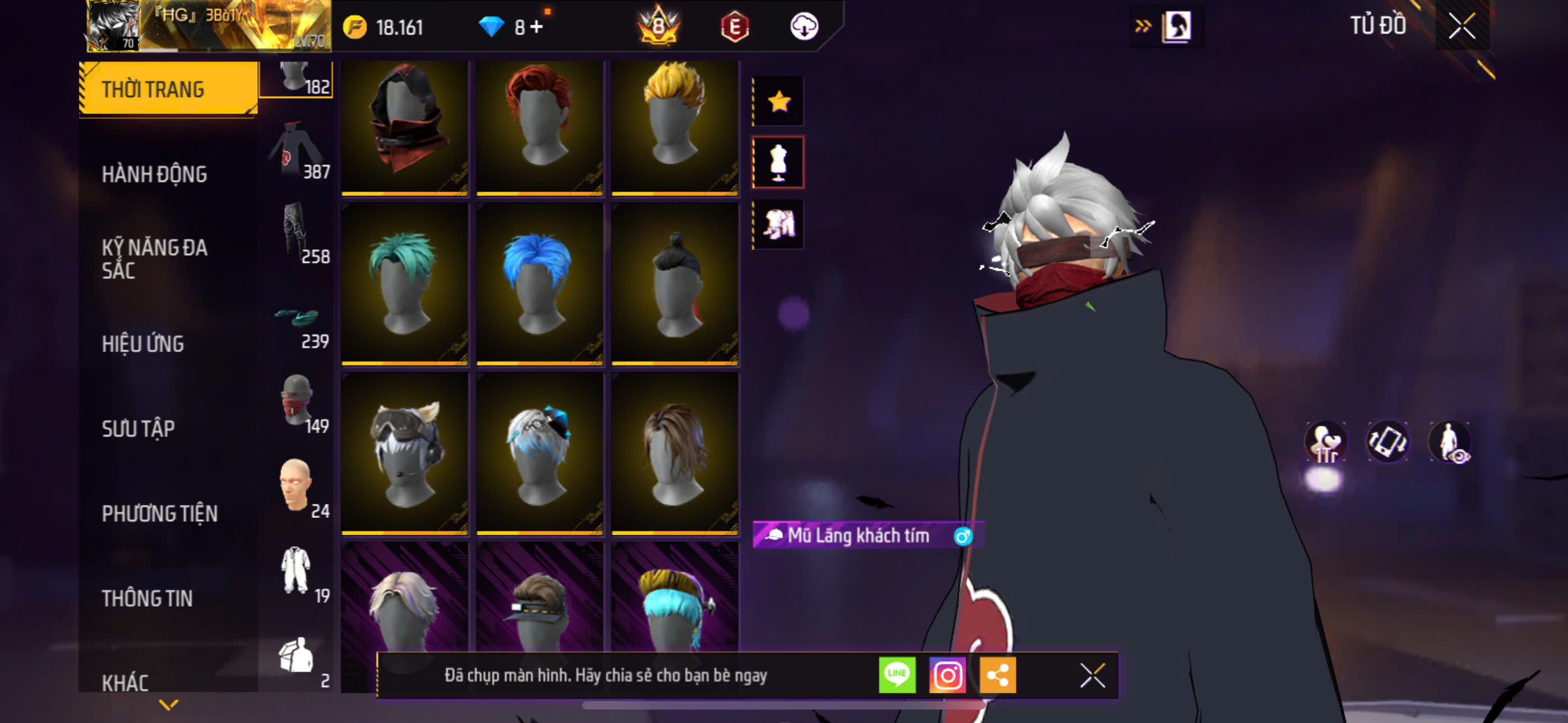Choose the goggles and headset hair
The width and height of the screenshot is (1568, 723).
point(405,453)
